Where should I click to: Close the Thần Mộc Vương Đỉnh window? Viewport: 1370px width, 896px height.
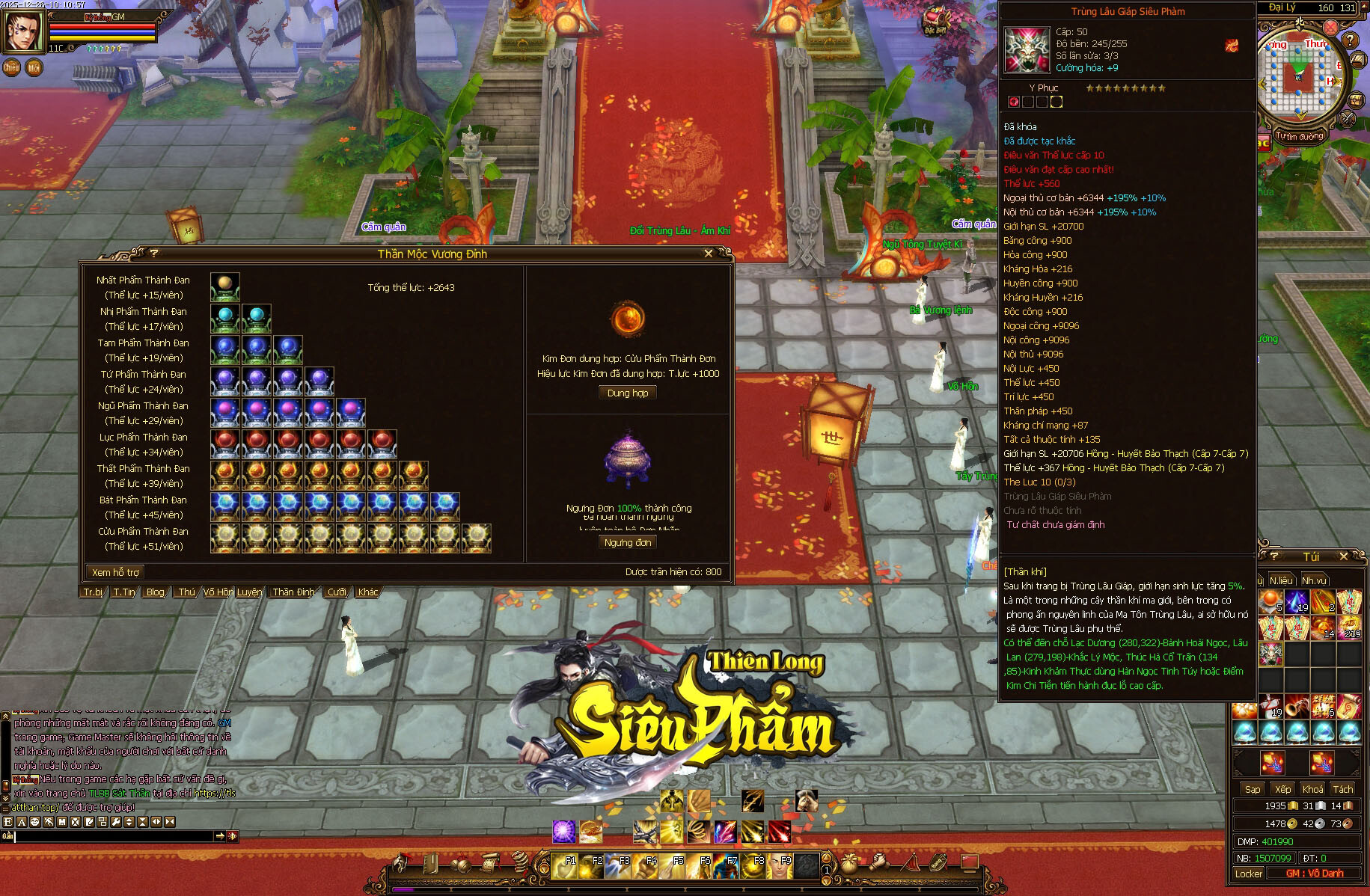709,254
